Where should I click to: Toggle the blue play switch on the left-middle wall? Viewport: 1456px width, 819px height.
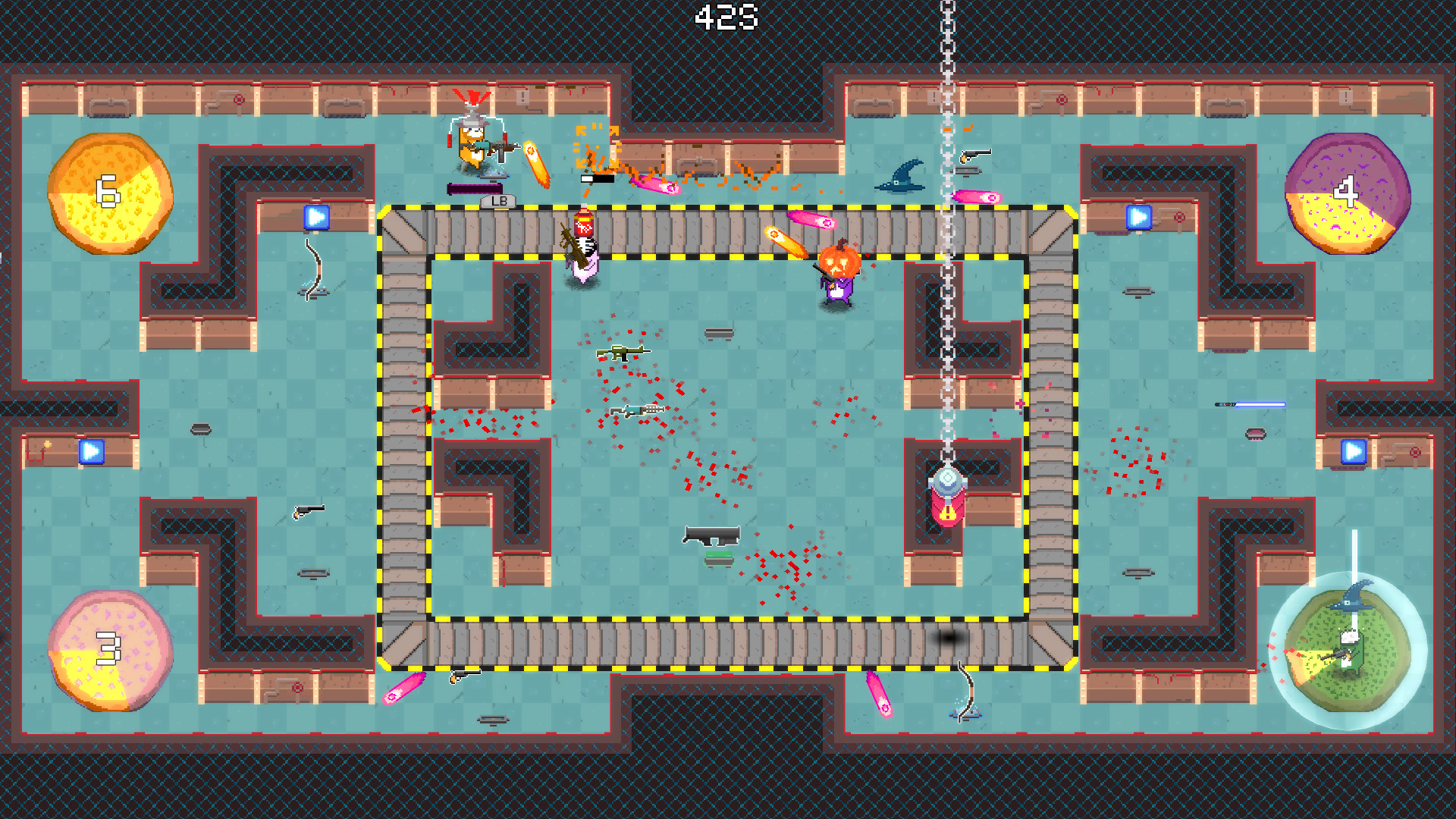pos(91,451)
